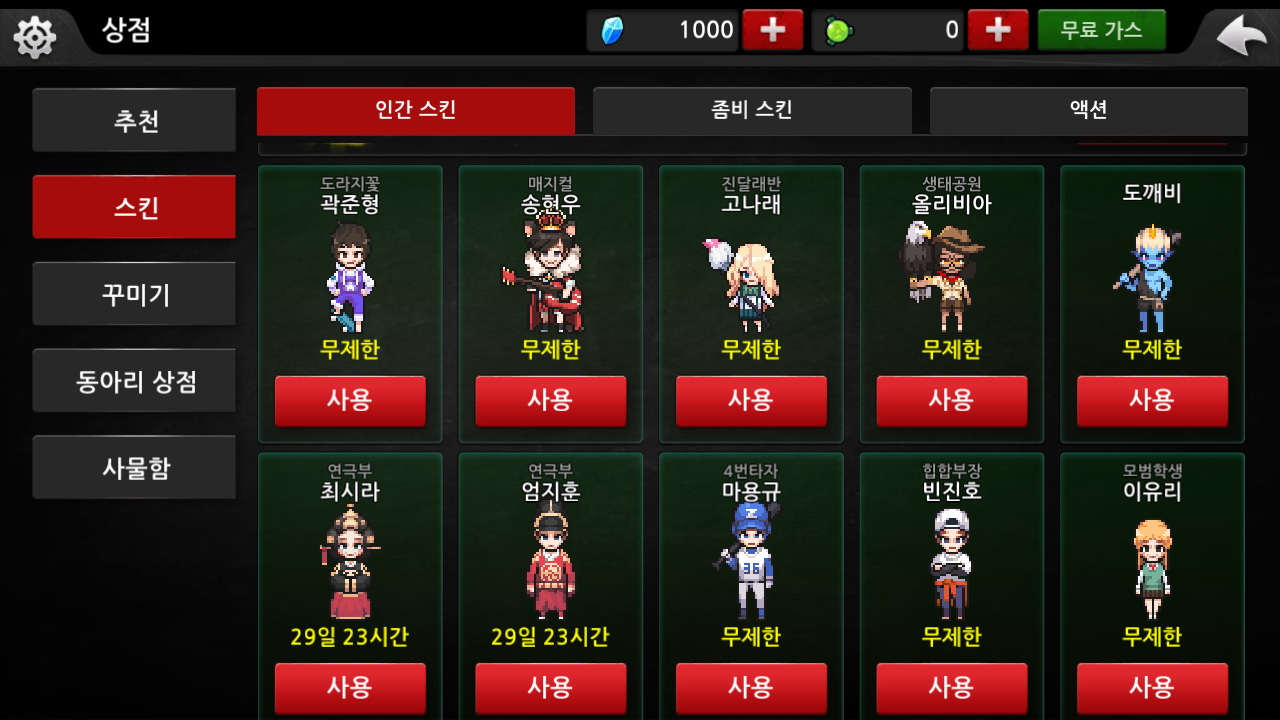
Task: Claim free gas with 무료 가스 button
Action: tap(1101, 30)
